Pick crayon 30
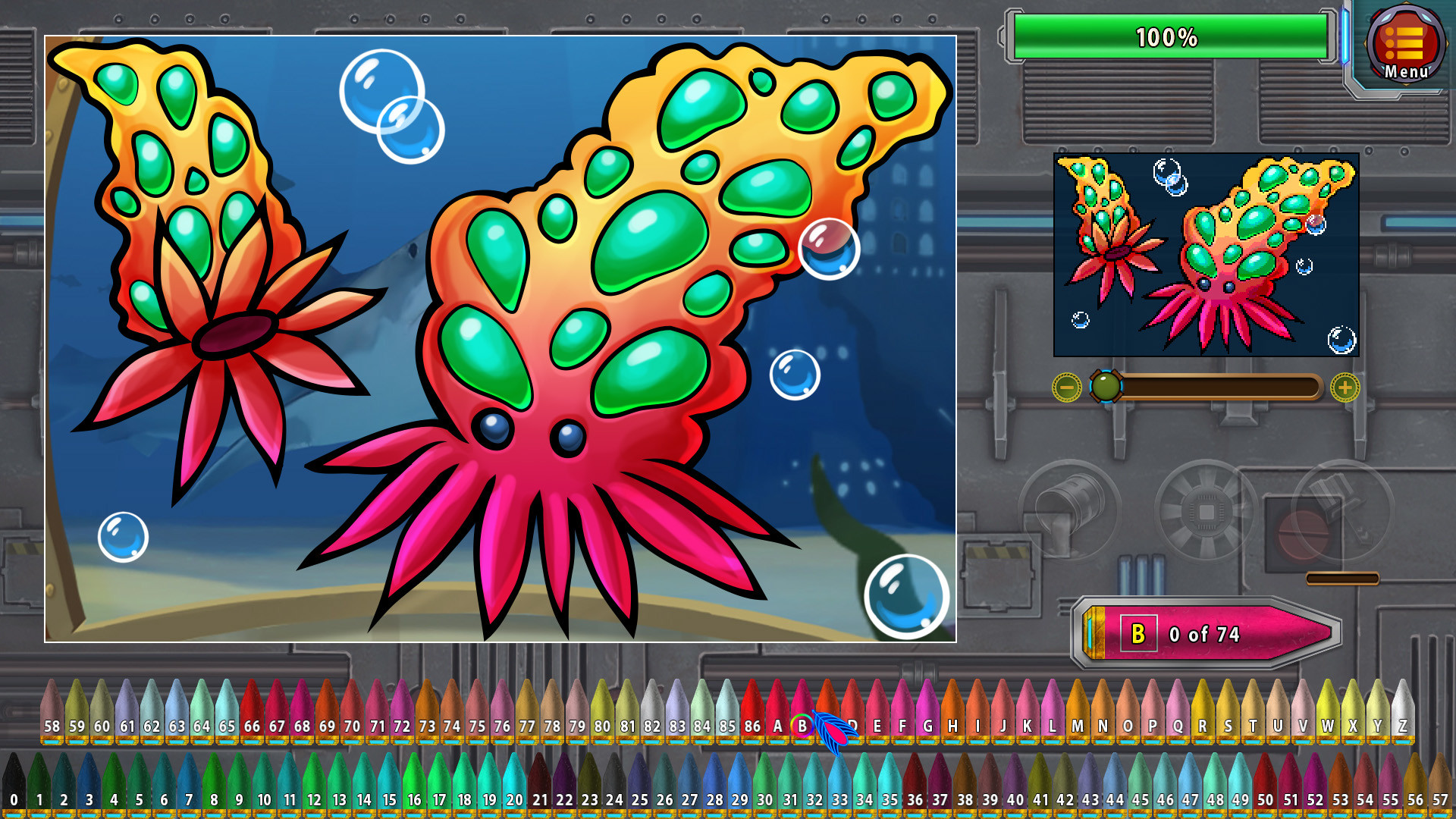The height and width of the screenshot is (819, 1456). (x=764, y=798)
